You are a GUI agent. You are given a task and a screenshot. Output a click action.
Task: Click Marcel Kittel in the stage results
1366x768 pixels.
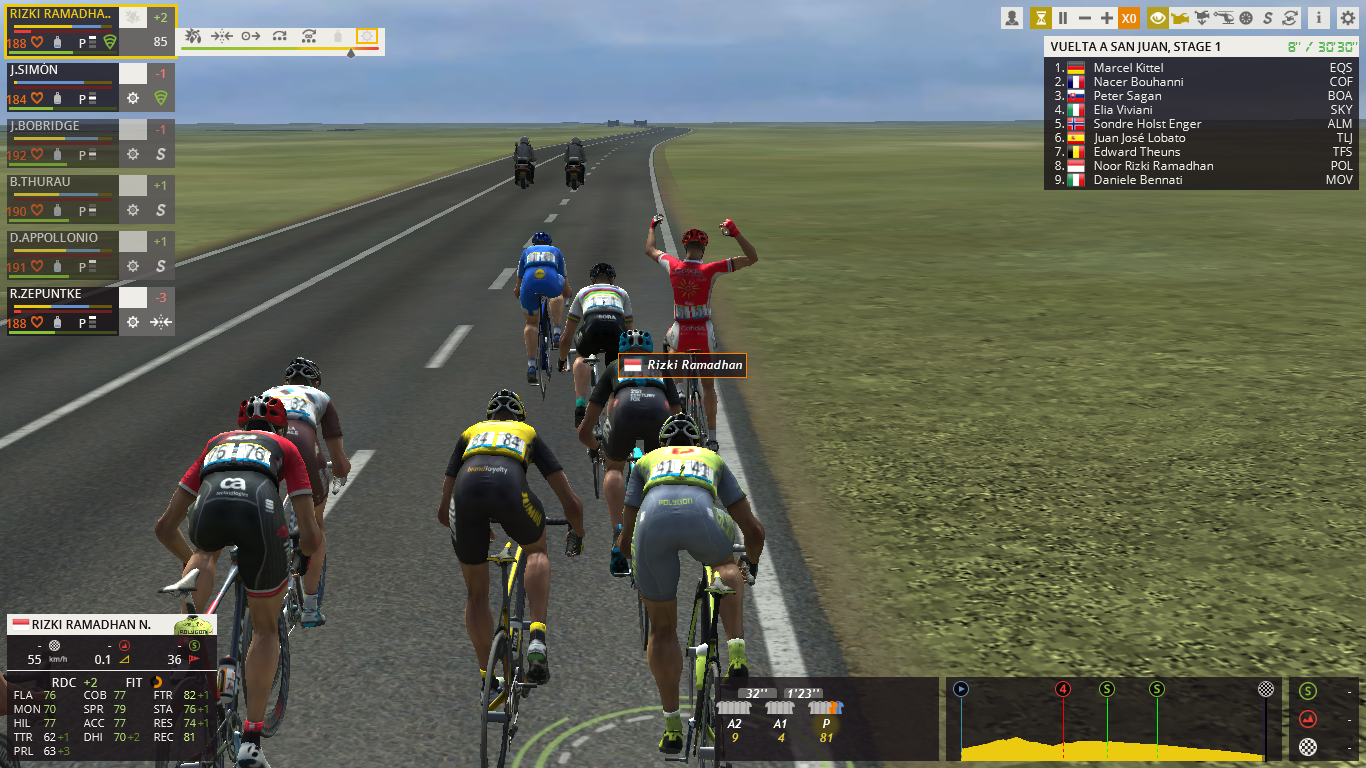pos(1128,68)
